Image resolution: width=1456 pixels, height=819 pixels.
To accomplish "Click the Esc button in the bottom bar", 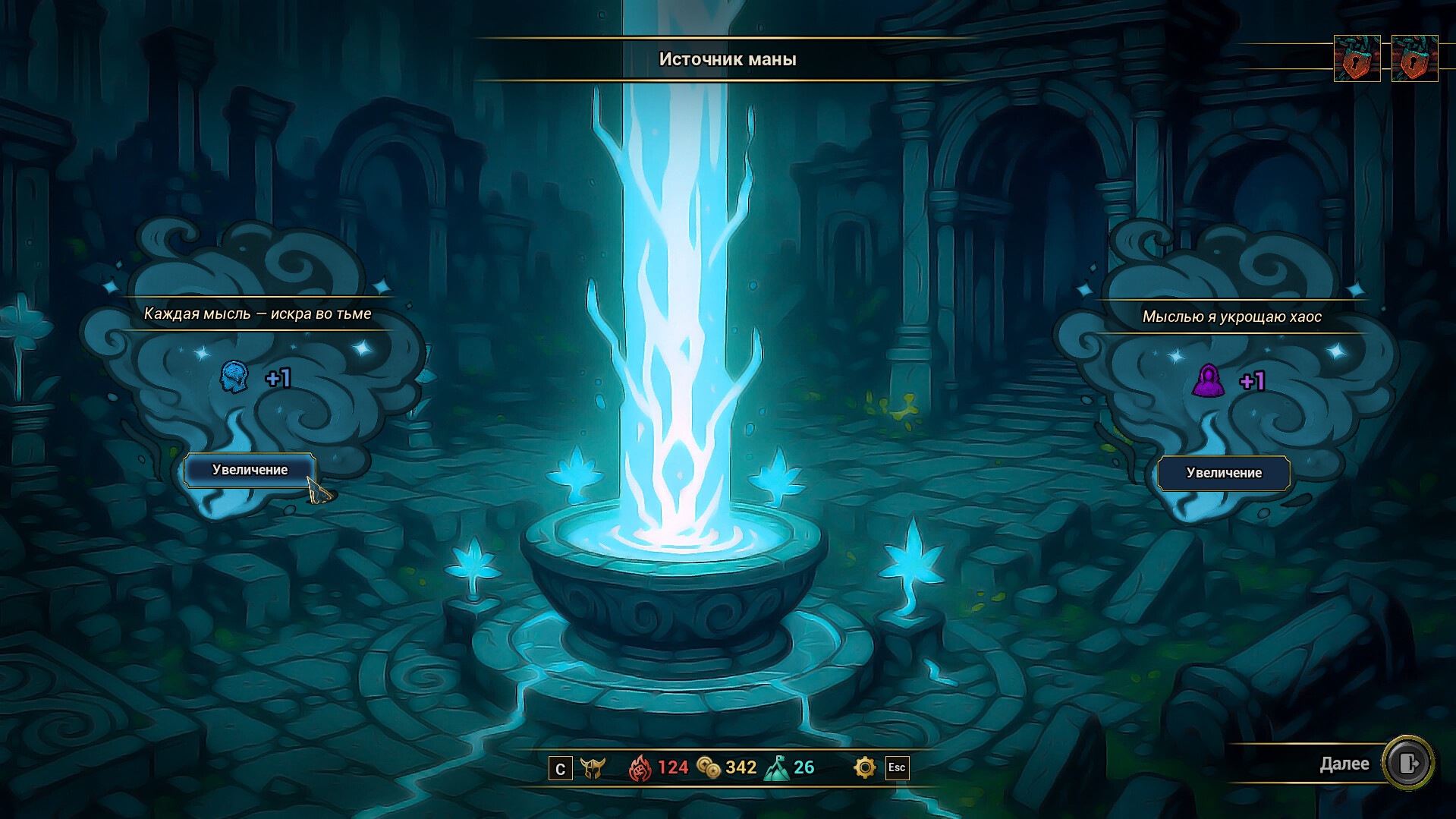I will pyautogui.click(x=898, y=768).
